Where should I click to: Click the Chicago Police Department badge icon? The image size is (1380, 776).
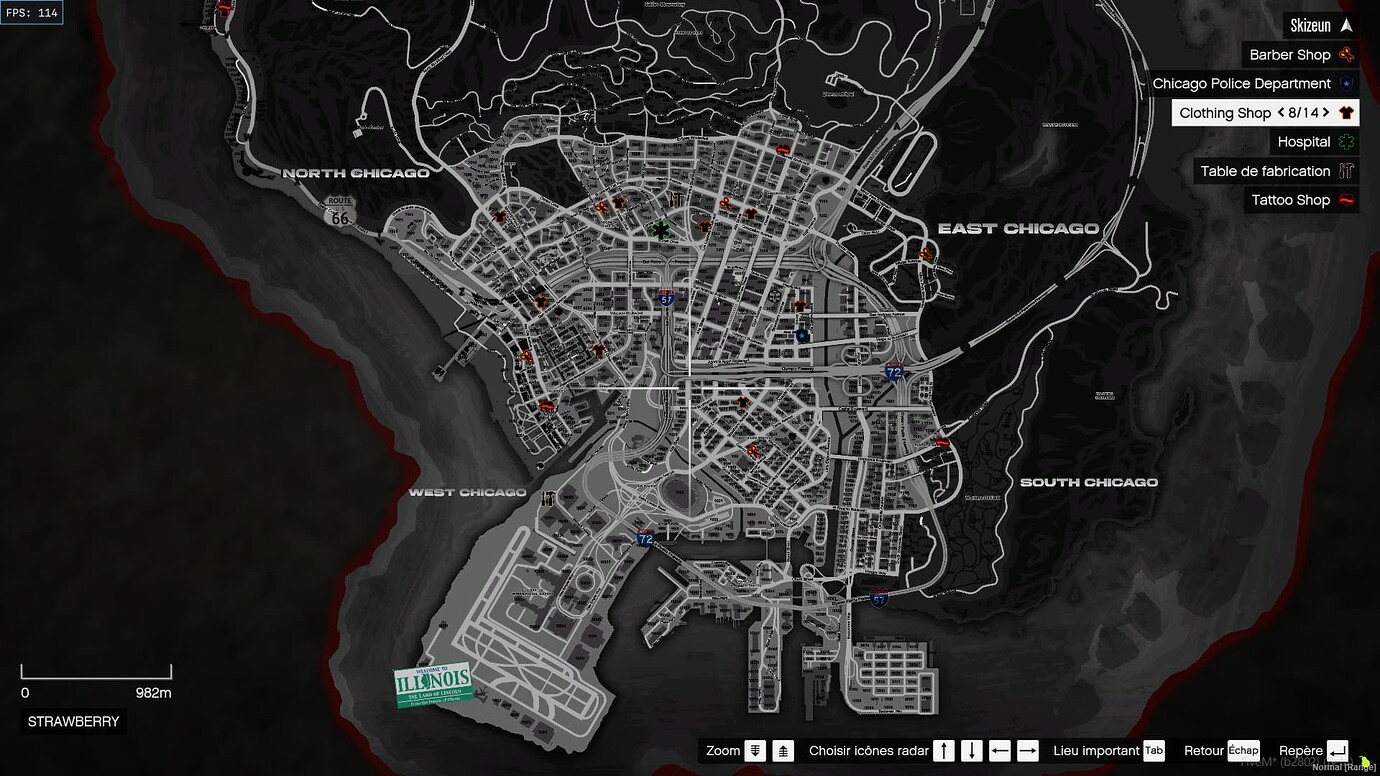[x=1345, y=83]
